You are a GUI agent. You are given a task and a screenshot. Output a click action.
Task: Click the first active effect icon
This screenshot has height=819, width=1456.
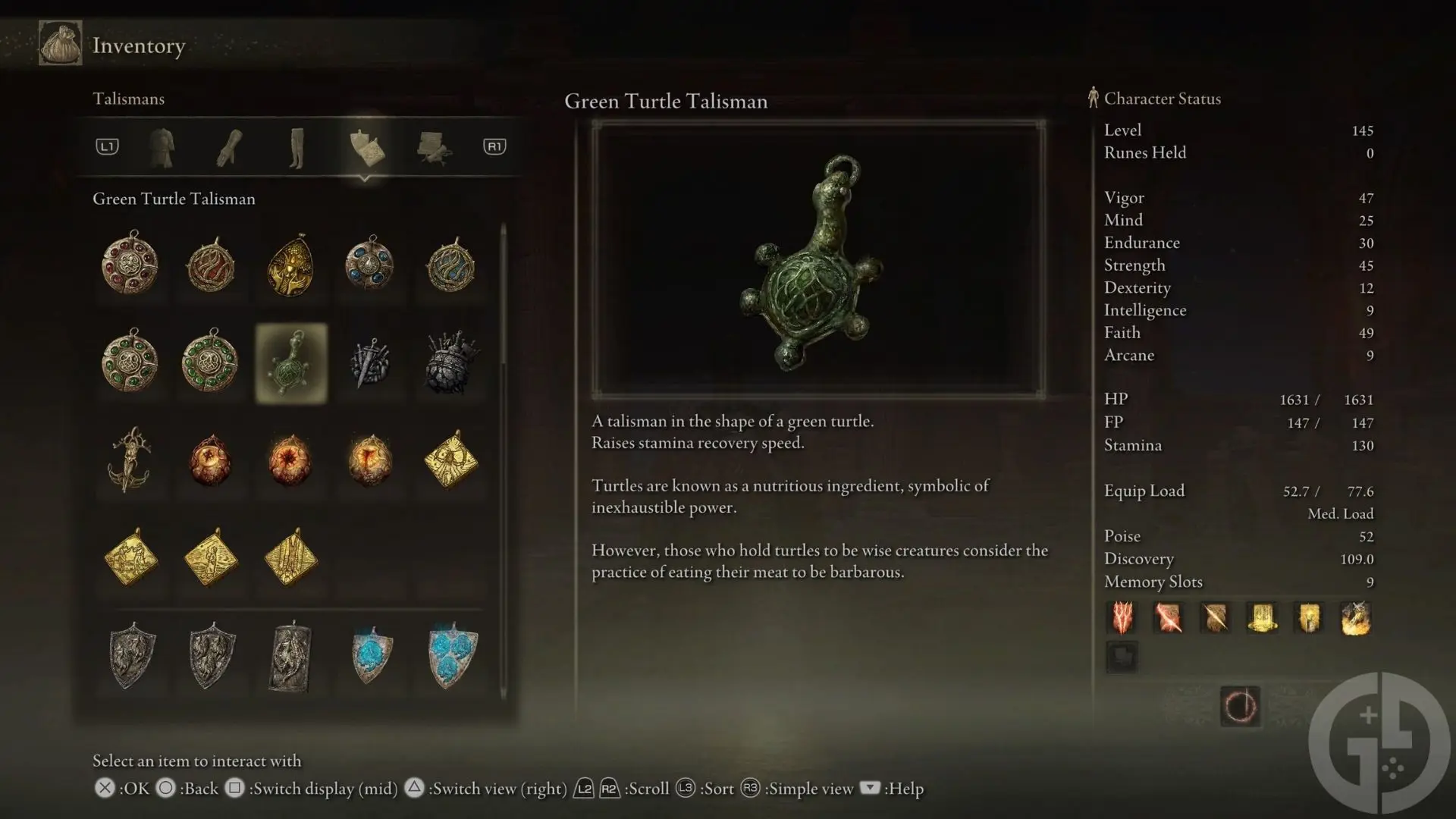(1122, 618)
